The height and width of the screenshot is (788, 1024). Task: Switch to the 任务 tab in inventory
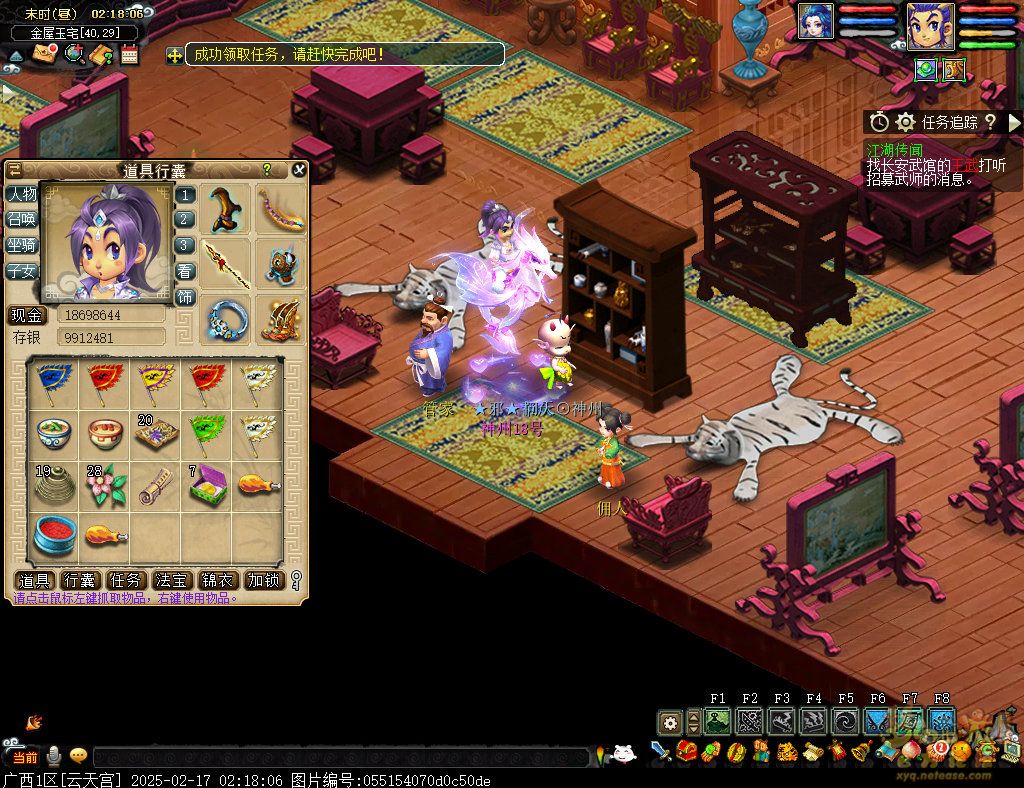[127, 580]
